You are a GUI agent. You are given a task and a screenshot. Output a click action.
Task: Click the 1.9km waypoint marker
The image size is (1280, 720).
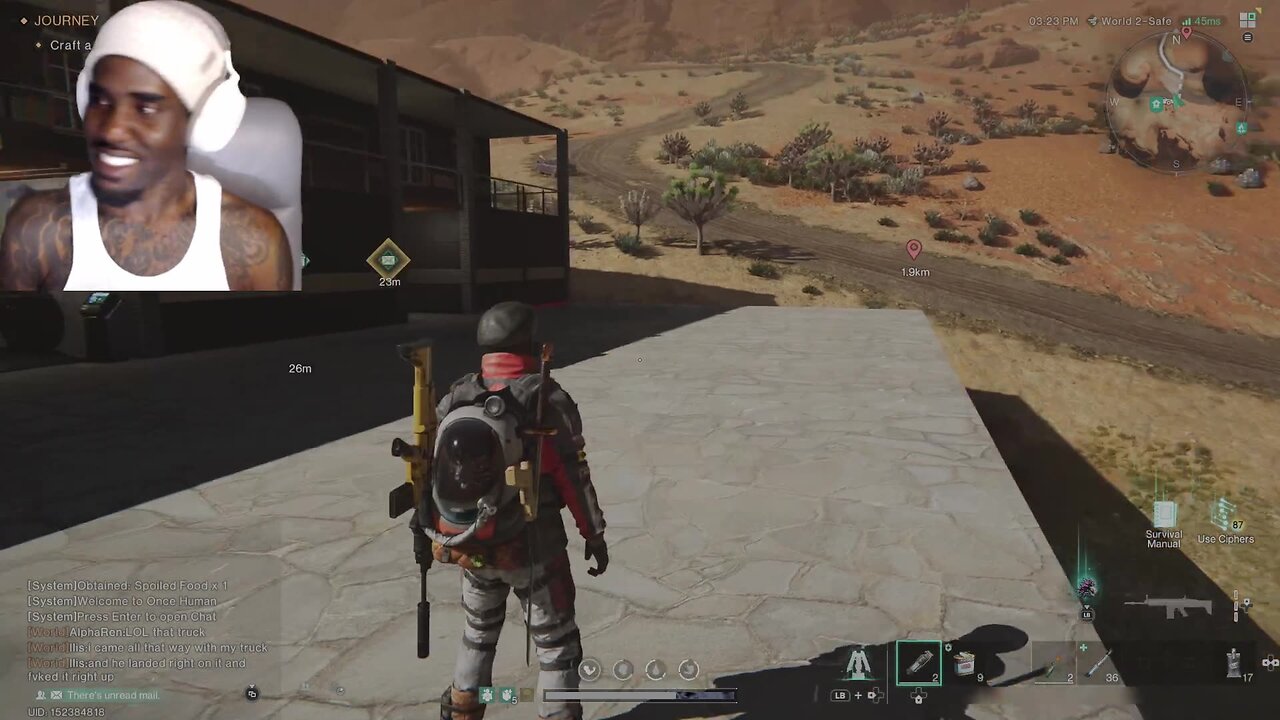coord(913,250)
